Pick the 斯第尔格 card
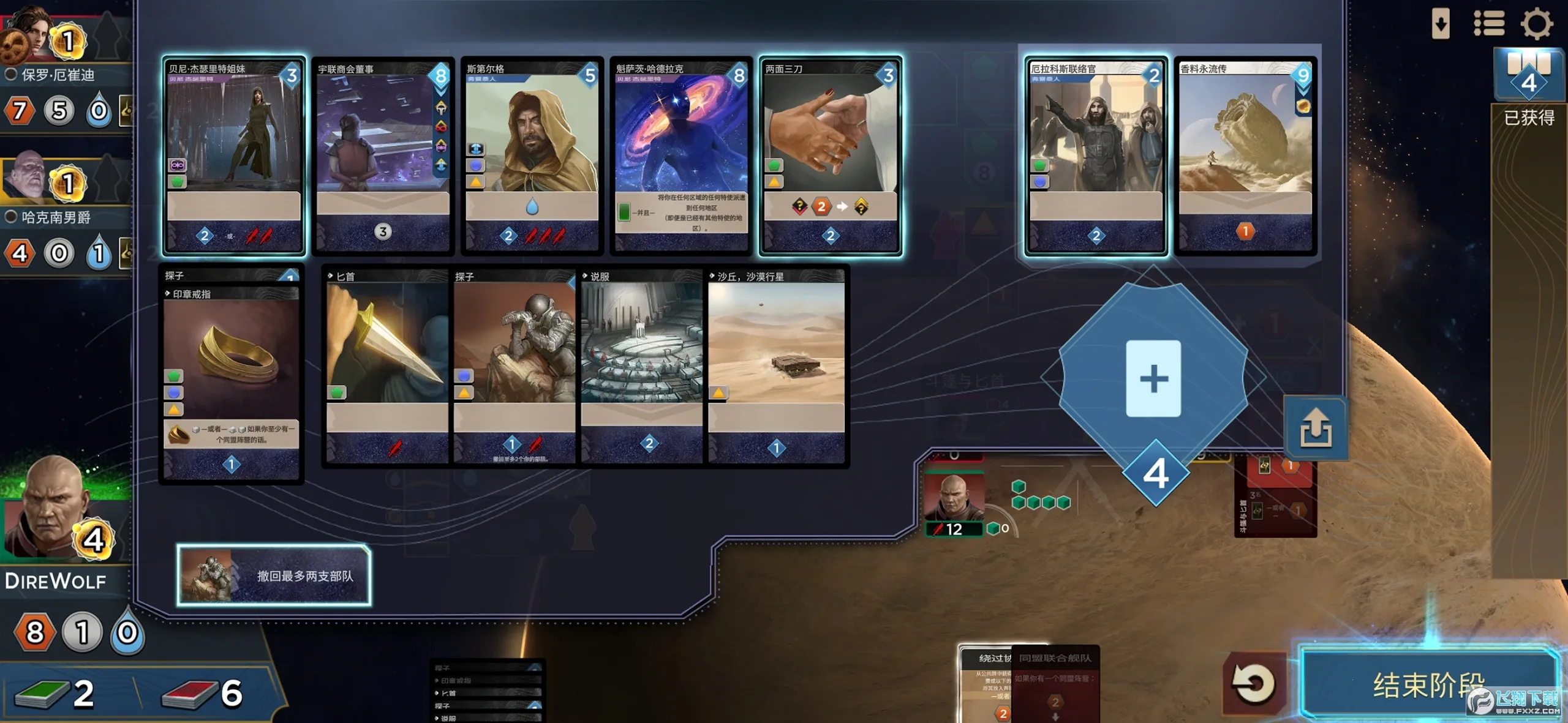This screenshot has width=1568, height=723. [x=532, y=156]
